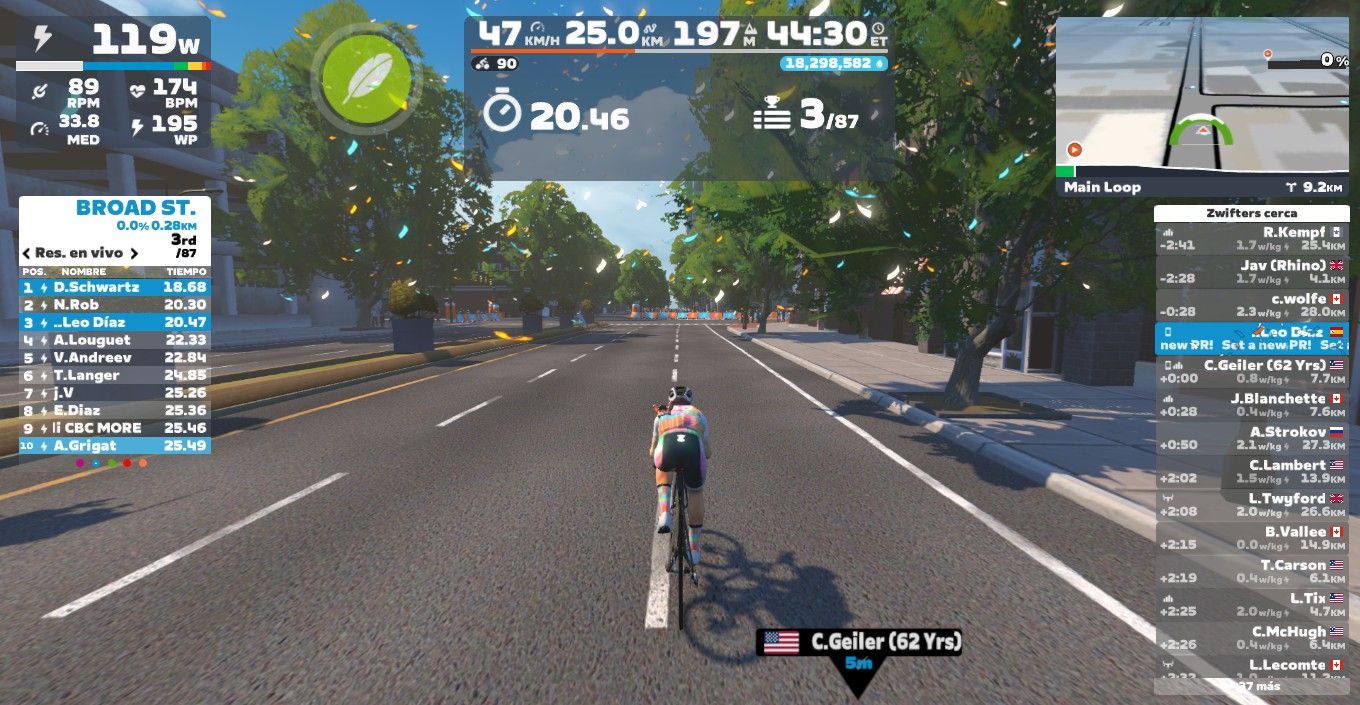The image size is (1360, 705).
Task: Select C.Geiler (62 Yrs) in the nearby list
Action: tap(1251, 371)
